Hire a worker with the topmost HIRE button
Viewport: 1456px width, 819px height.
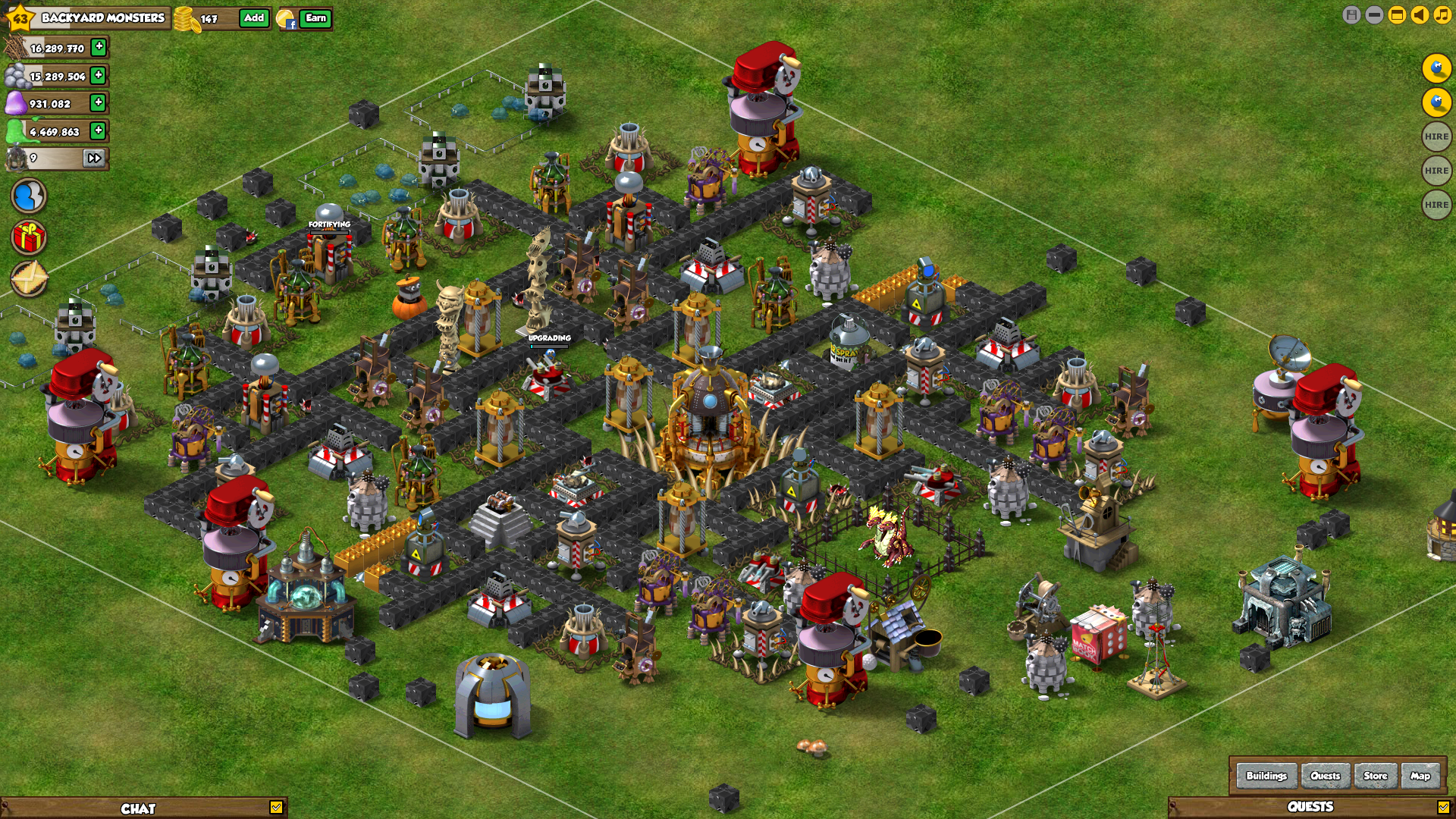(1436, 136)
